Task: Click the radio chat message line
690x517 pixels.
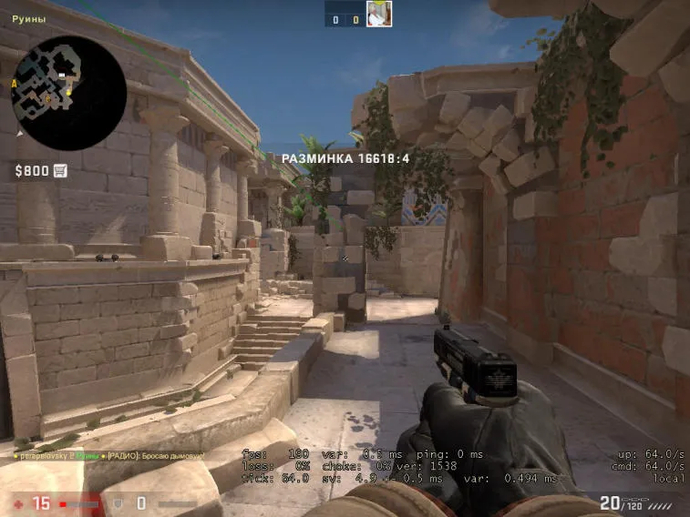Action: (110, 456)
